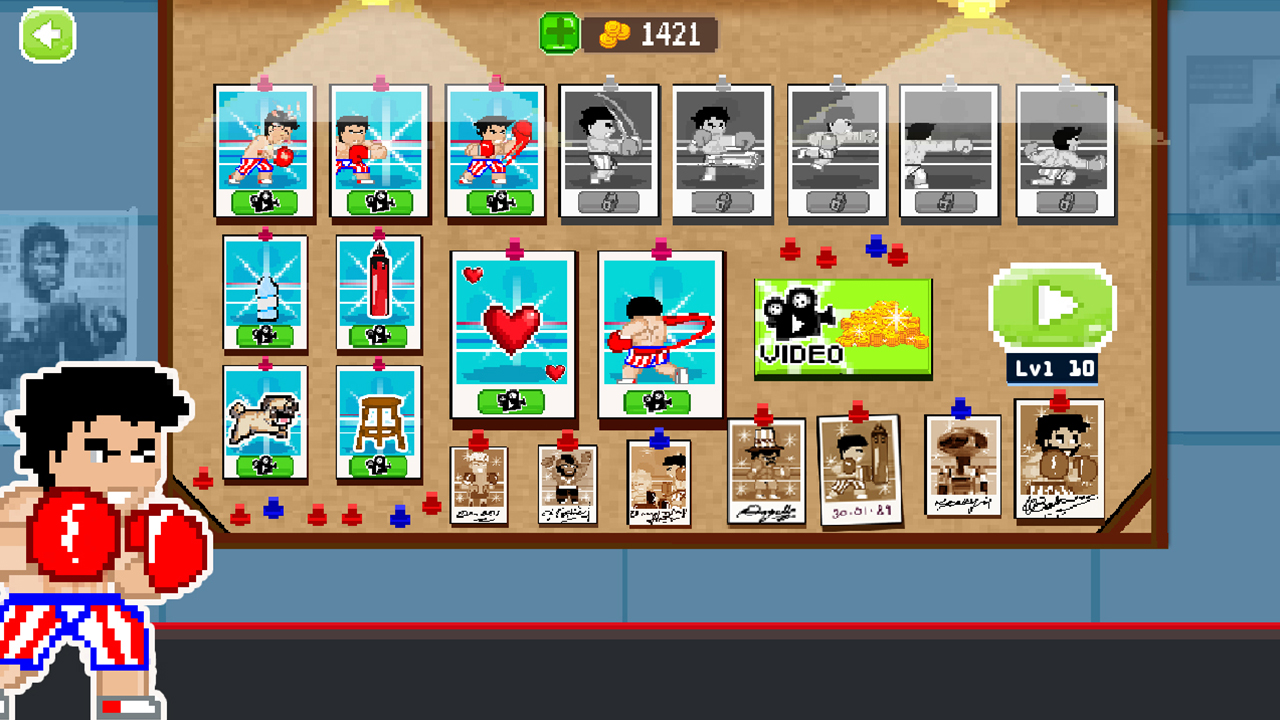Open the locked high-kick fighter card

pyautogui.click(x=722, y=150)
